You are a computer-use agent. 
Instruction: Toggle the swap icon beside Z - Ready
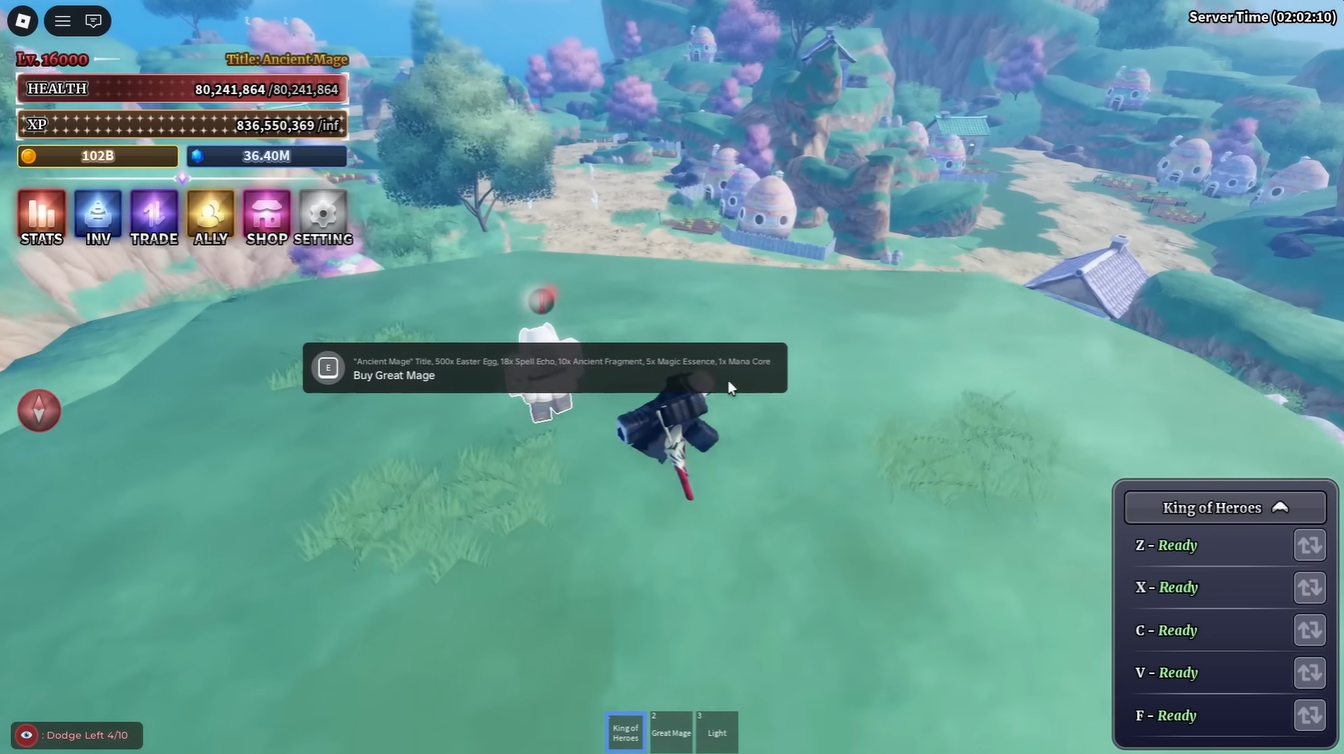point(1310,545)
